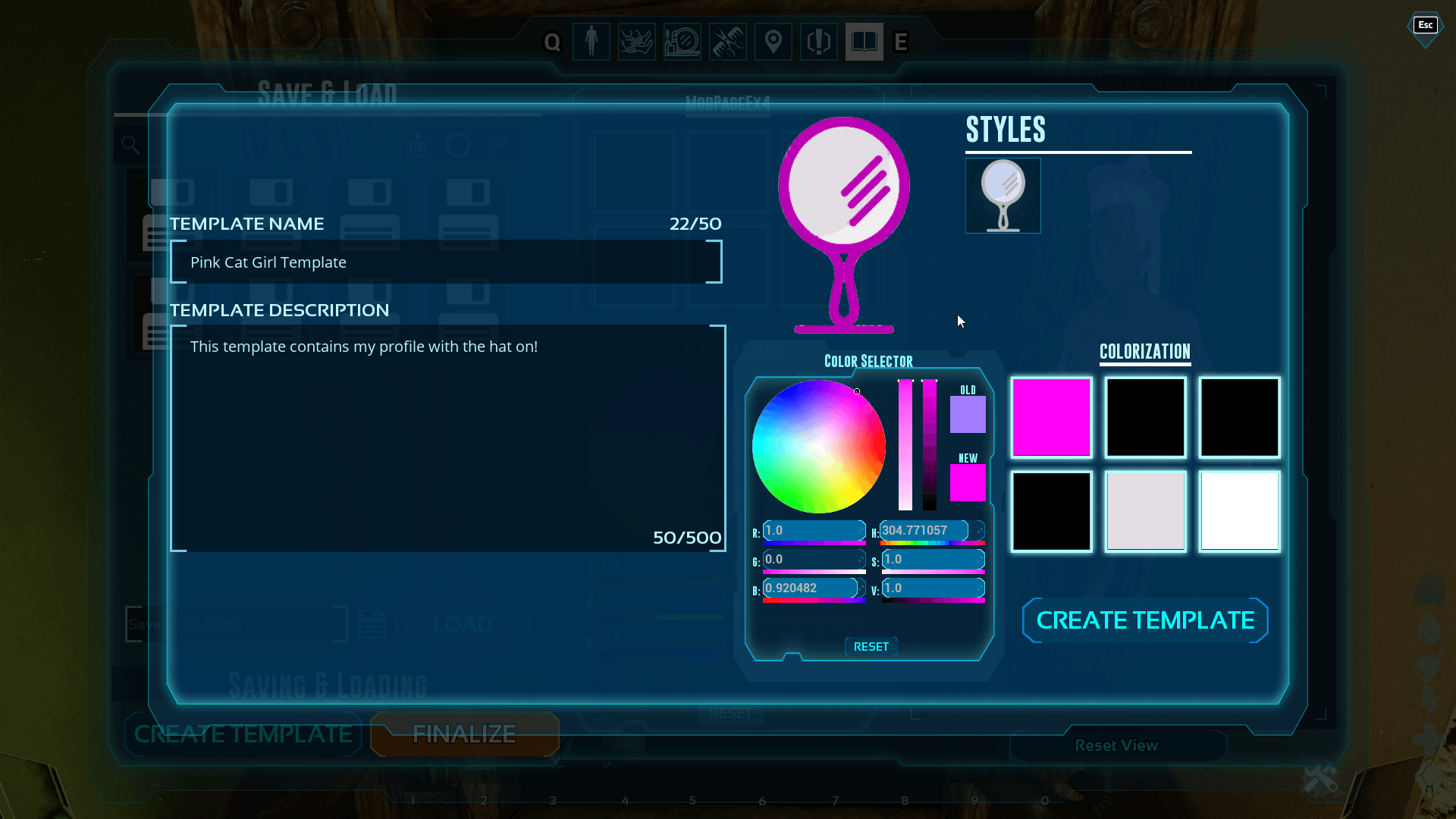Click the stepper arrow on the V value field
Screen dimensions: 1456x819
[x=978, y=588]
